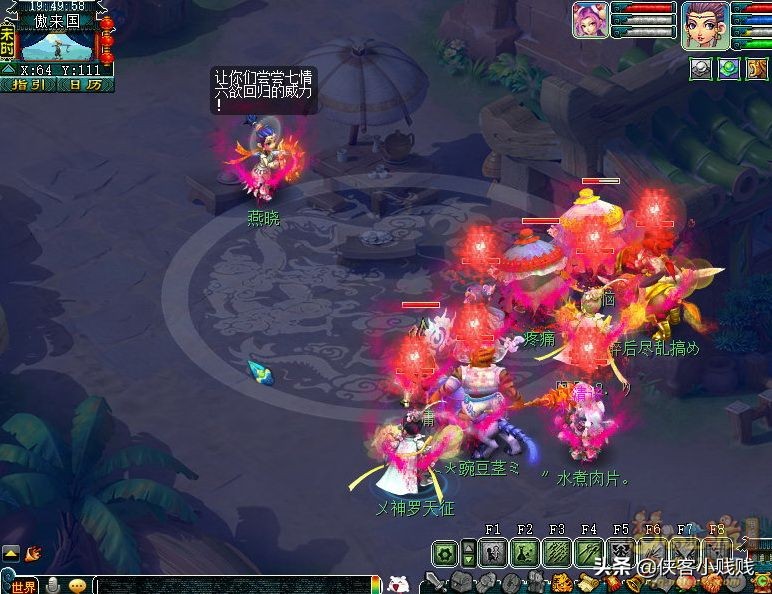Click the 傲来国 minimap preview
The height and width of the screenshot is (594, 772).
[56, 46]
